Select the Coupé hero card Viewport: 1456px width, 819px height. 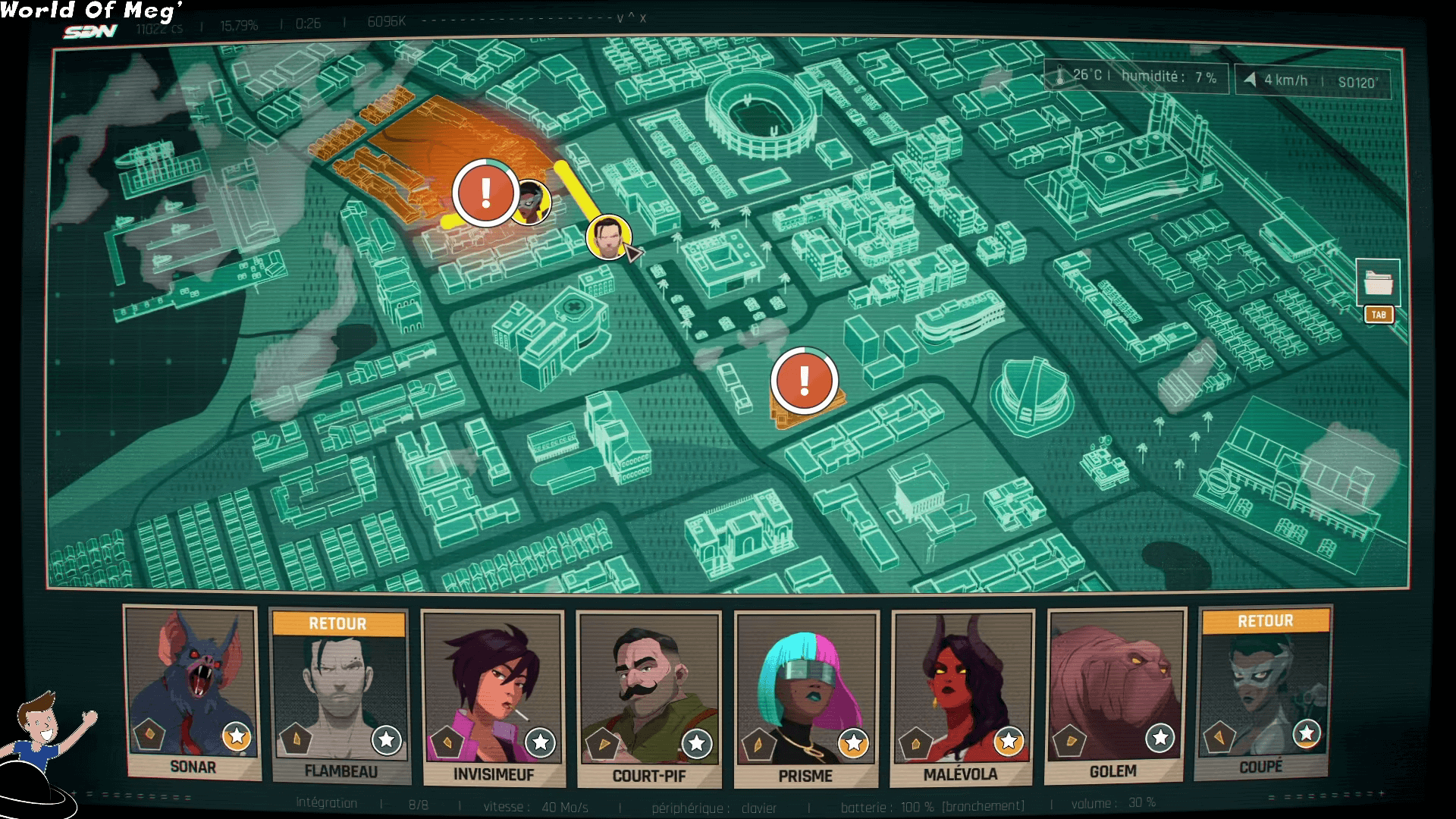click(1263, 692)
